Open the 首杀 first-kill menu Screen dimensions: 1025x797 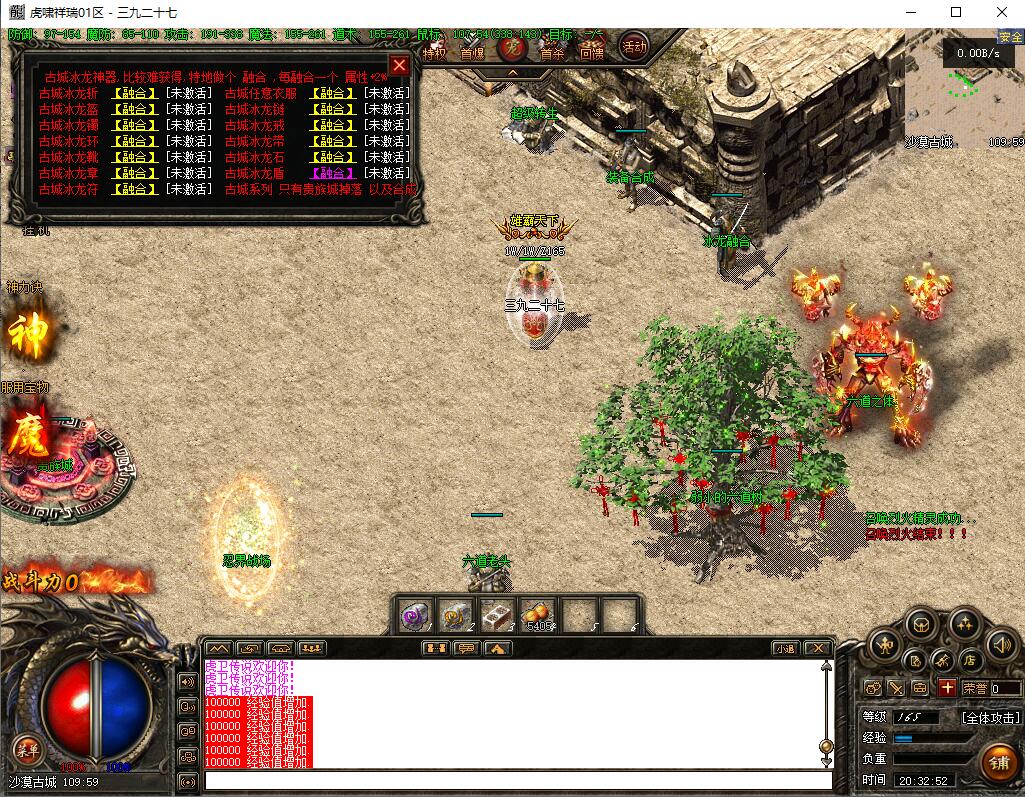click(x=553, y=53)
